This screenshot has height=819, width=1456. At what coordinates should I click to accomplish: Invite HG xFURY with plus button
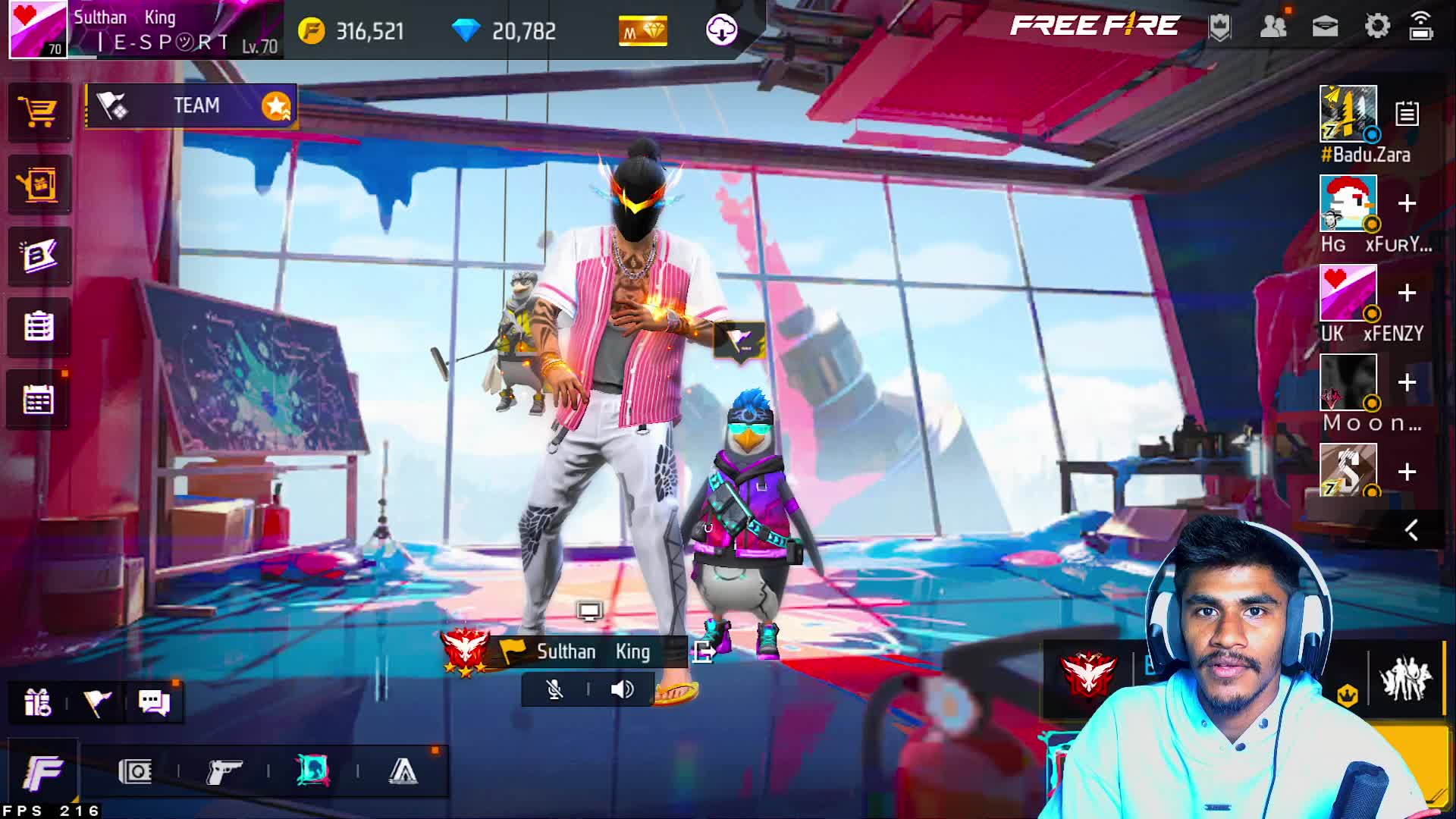[1407, 204]
